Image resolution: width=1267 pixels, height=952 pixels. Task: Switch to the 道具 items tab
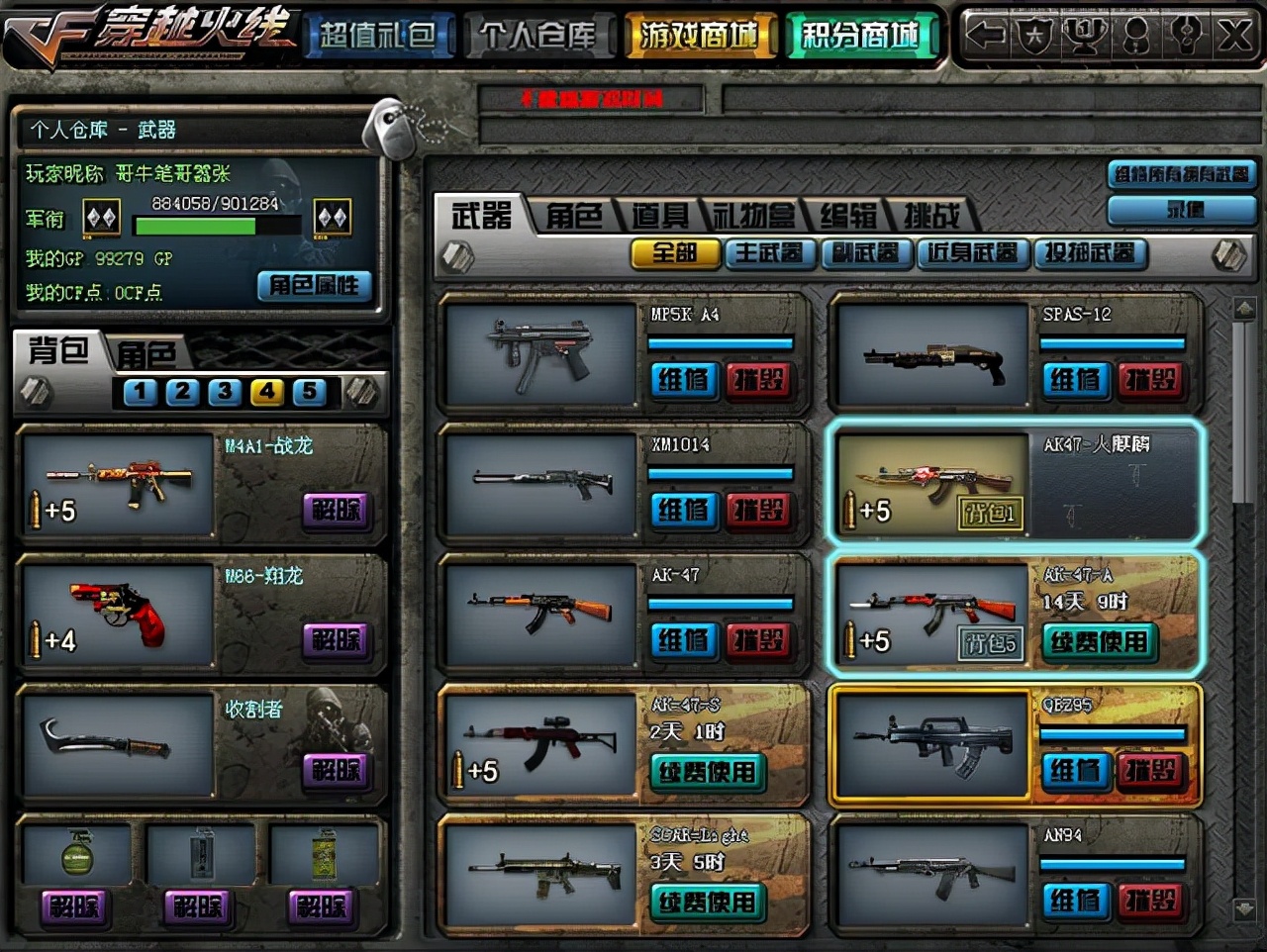point(660,216)
